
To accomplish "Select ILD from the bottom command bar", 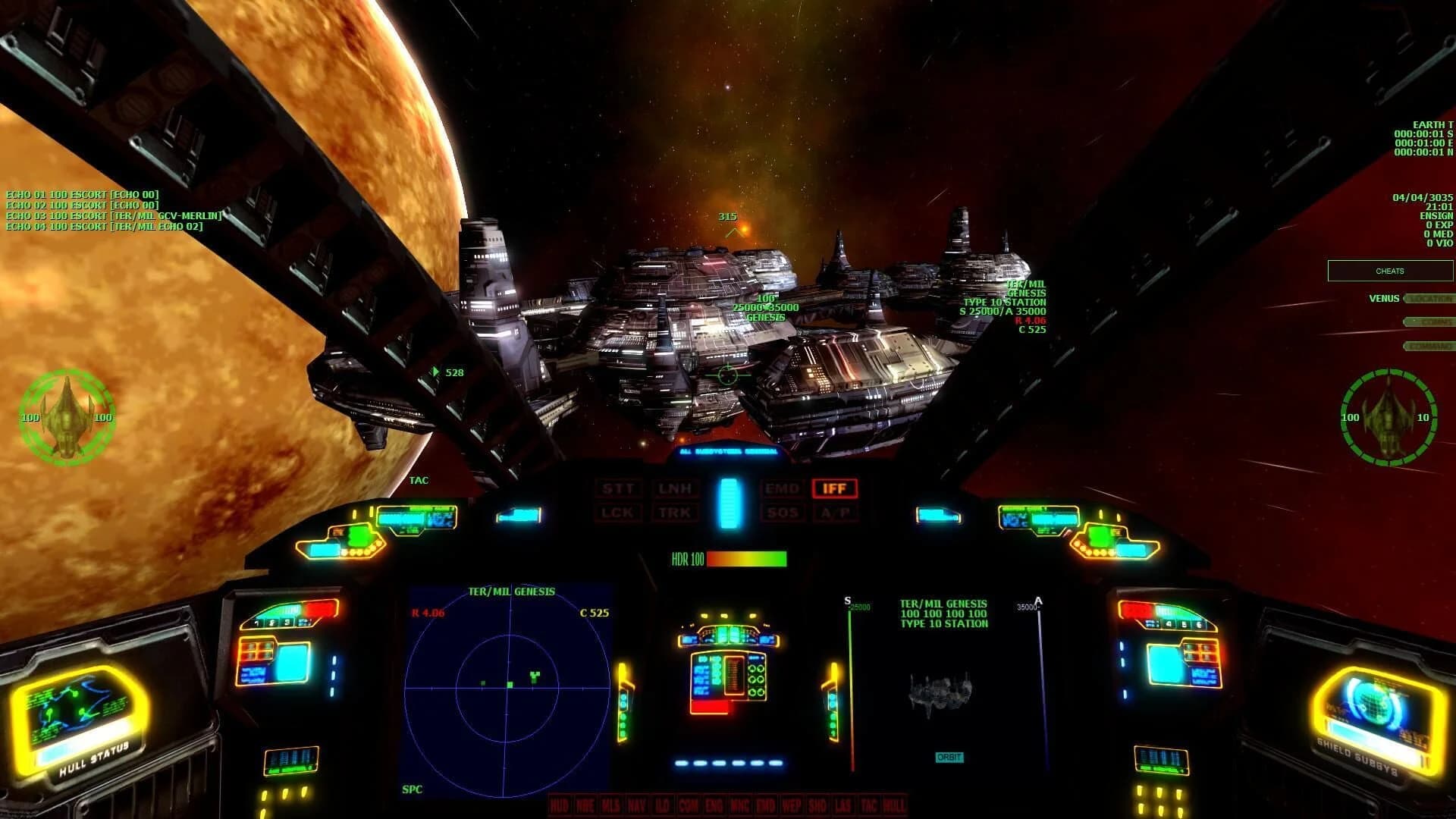I will pos(663,805).
